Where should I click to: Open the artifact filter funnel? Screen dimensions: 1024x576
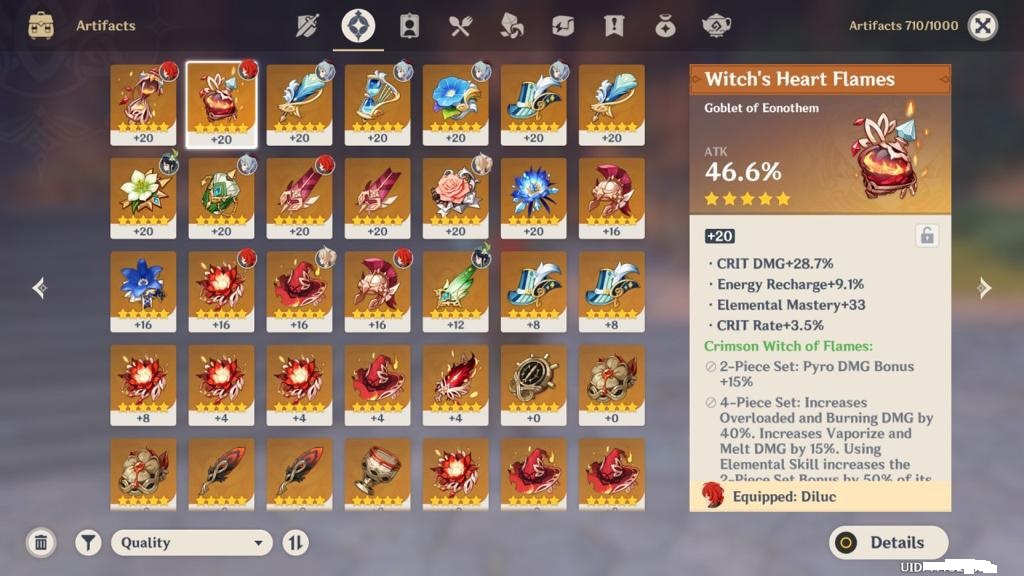pyautogui.click(x=89, y=543)
